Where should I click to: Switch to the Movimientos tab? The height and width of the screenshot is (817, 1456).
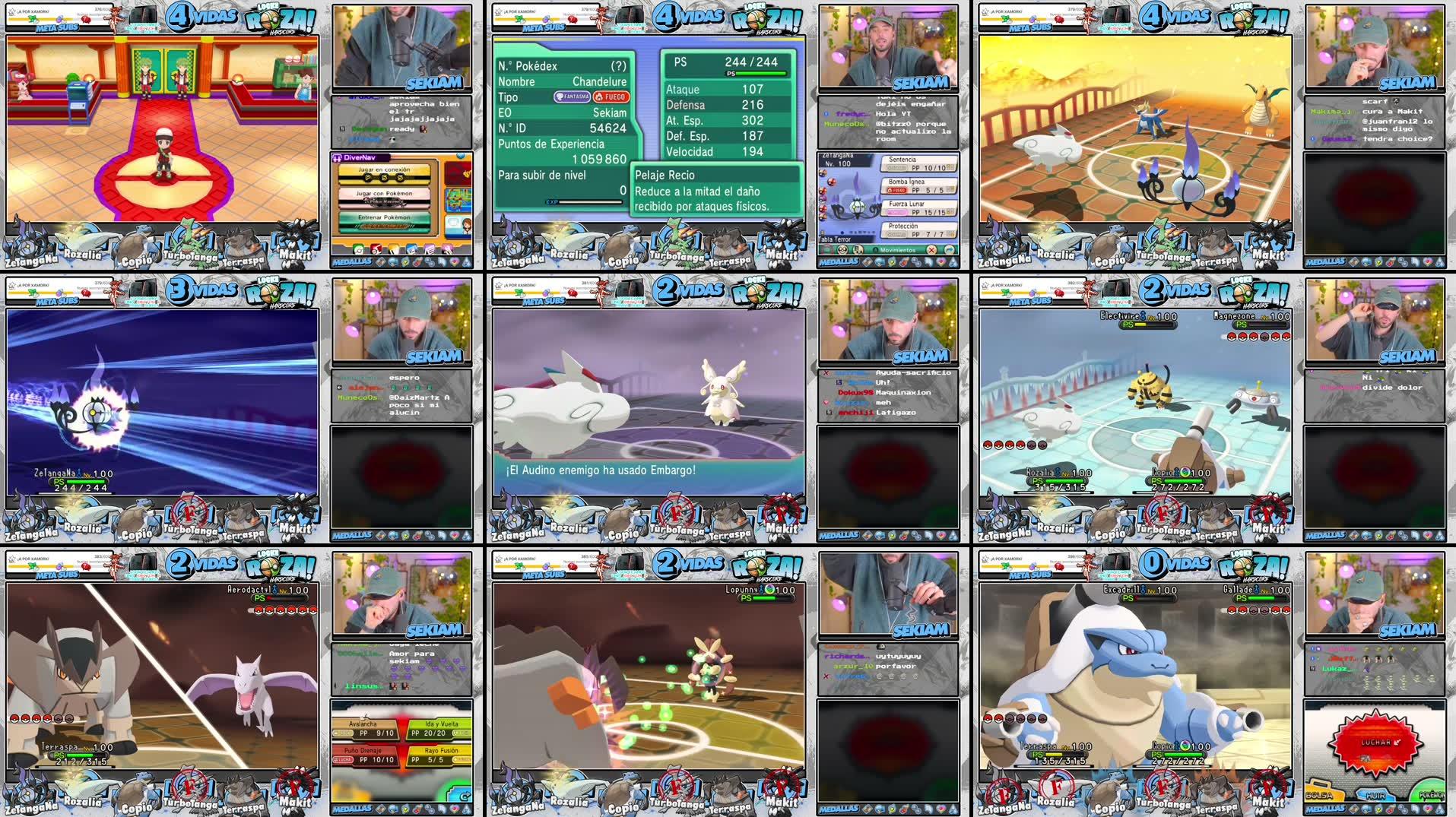click(899, 251)
